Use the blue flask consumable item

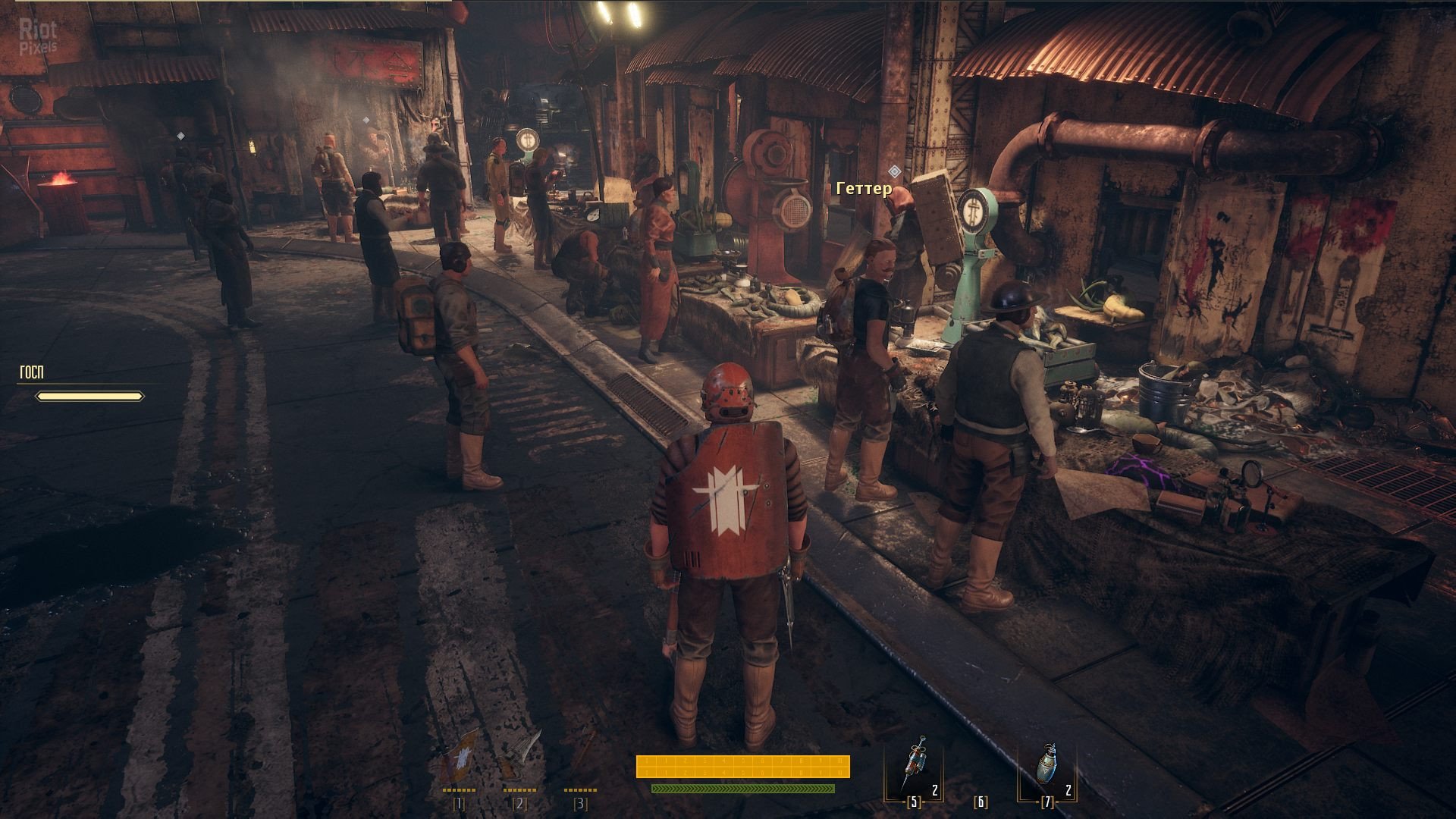[x=1047, y=766]
